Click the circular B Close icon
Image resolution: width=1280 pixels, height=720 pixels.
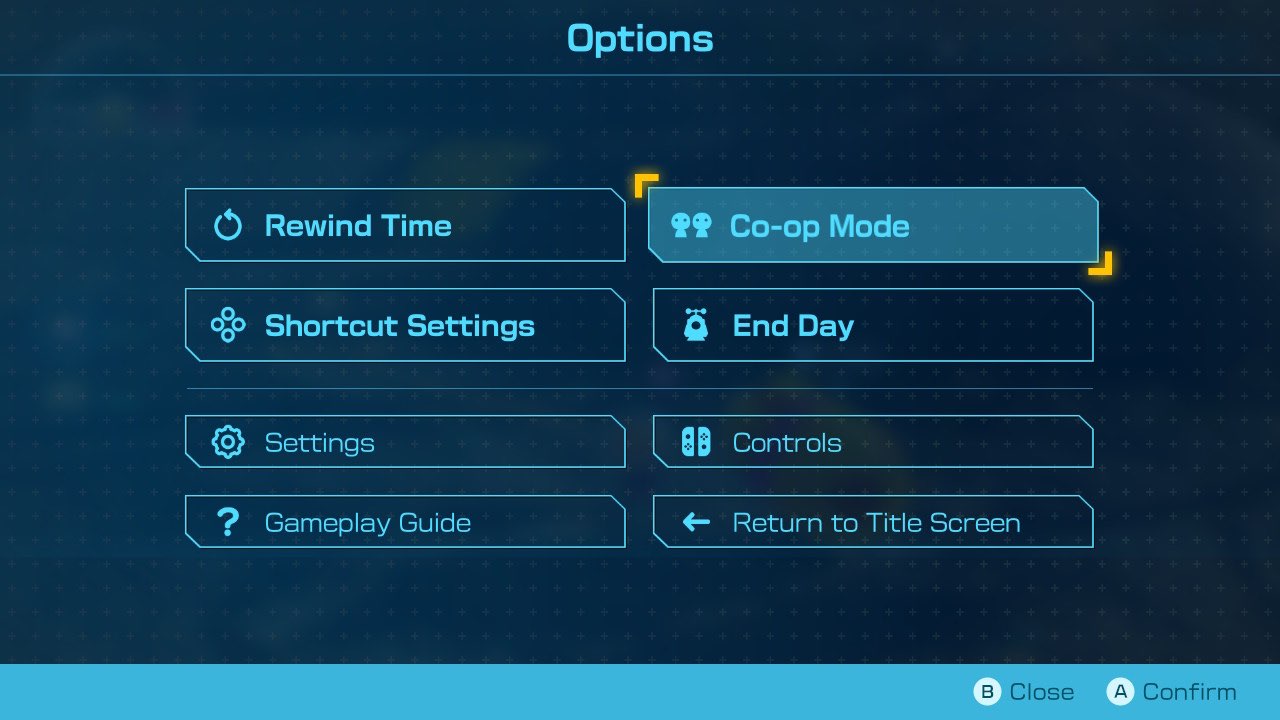click(988, 691)
